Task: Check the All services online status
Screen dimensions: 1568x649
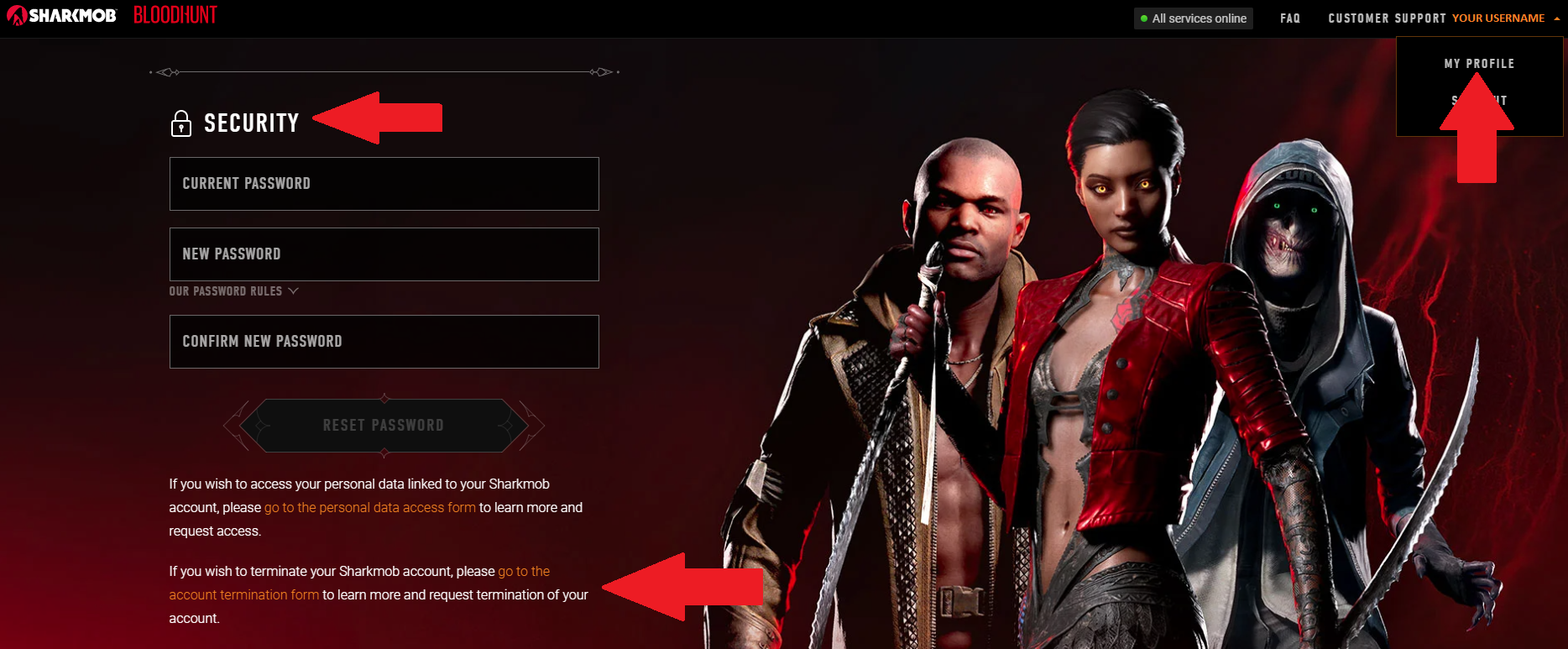Action: (1193, 18)
